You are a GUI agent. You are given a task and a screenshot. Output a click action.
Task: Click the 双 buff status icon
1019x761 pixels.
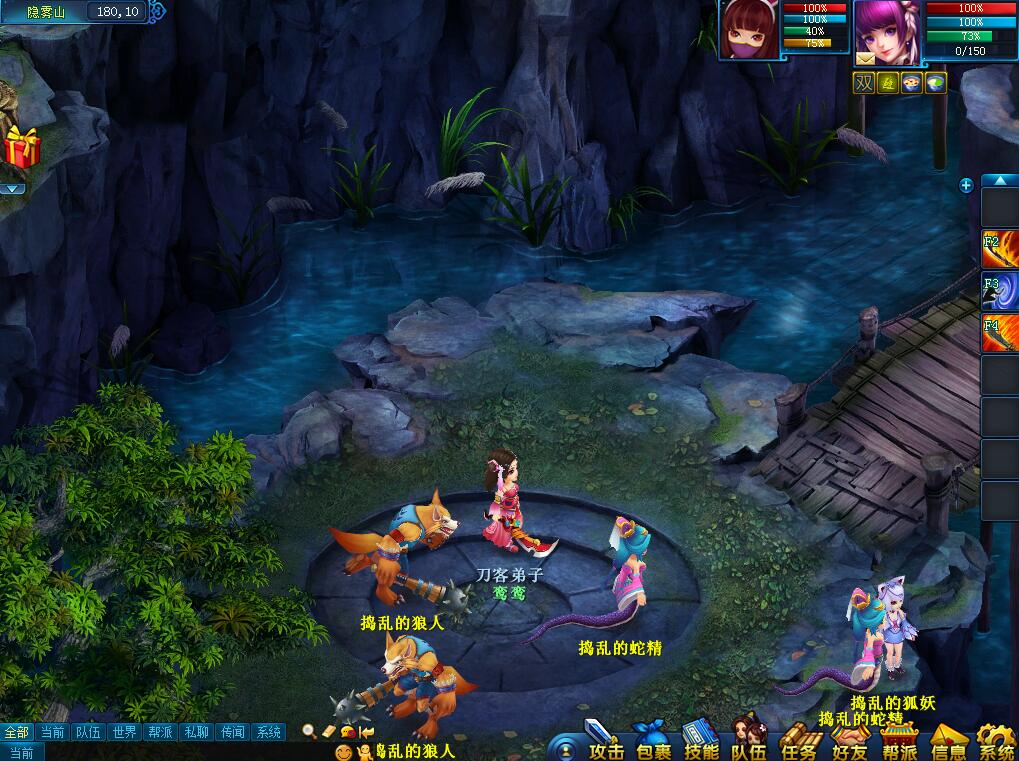(863, 83)
